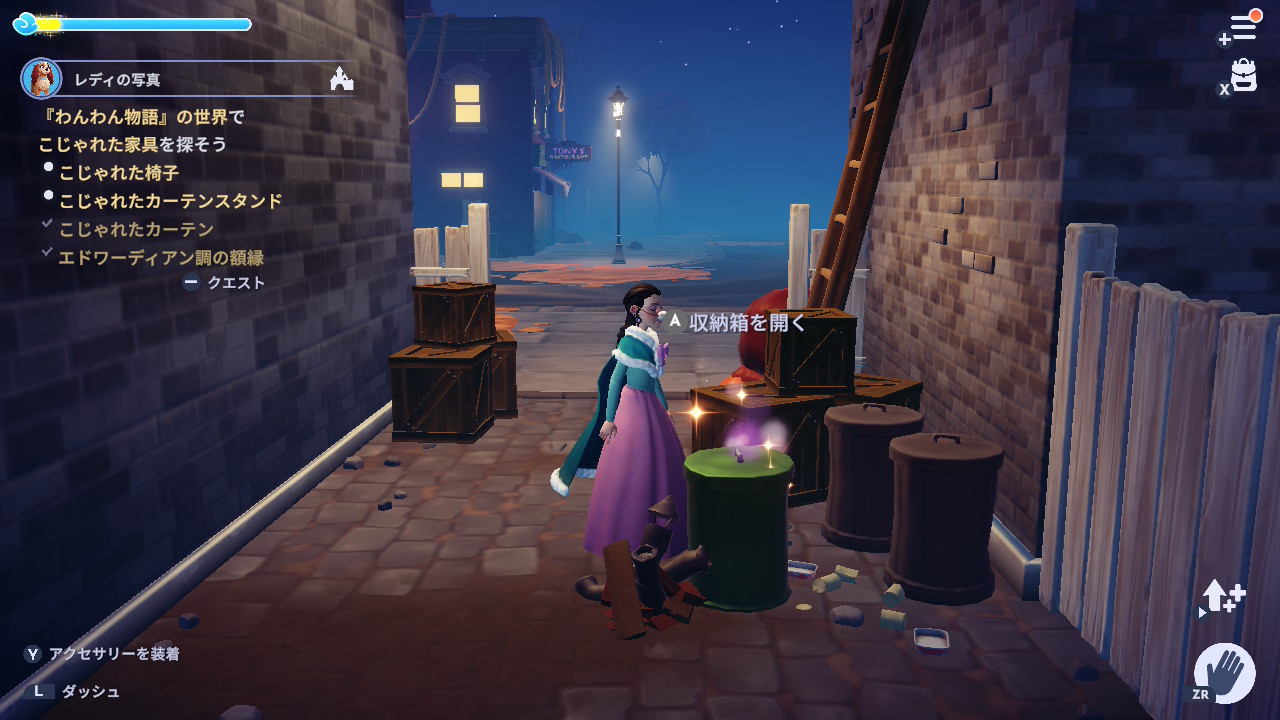1280x720 pixels.
Task: Open the Lady quest portrait icon
Action: coord(41,78)
